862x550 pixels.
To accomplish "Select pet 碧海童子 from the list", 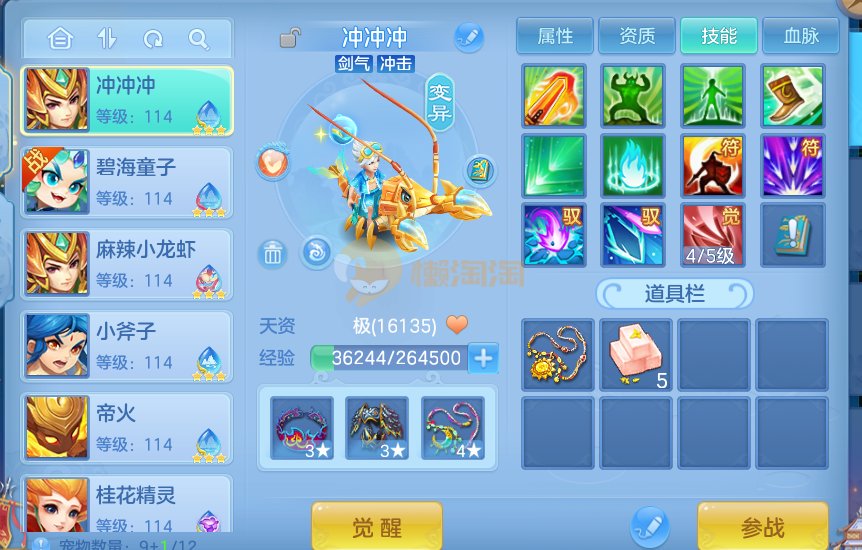I will [x=127, y=183].
